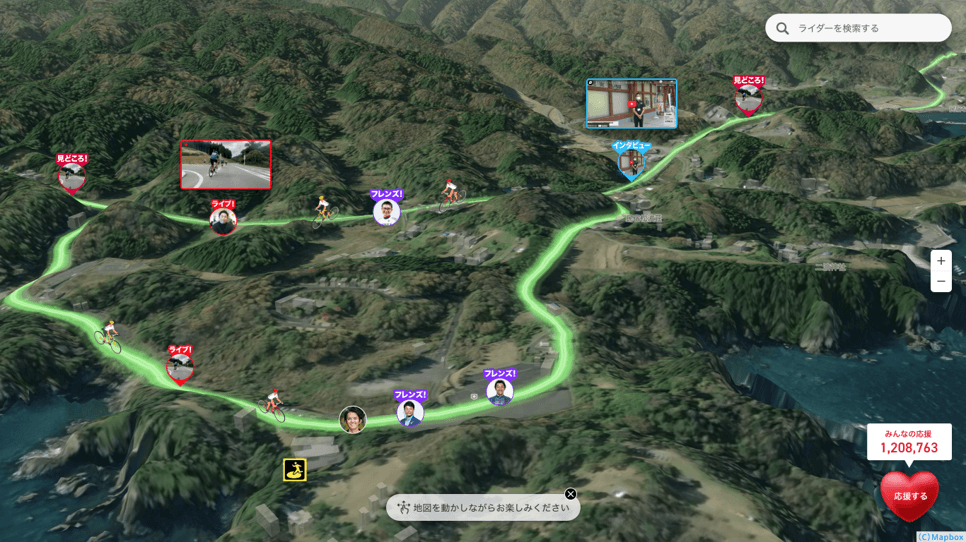
Task: Select the unlabeled smiling portrait marker
Action: (352, 420)
